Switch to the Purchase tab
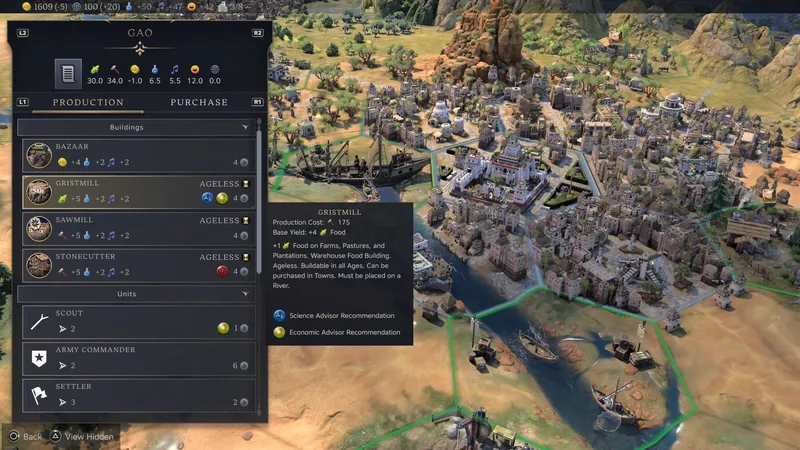800x450 pixels. (198, 102)
